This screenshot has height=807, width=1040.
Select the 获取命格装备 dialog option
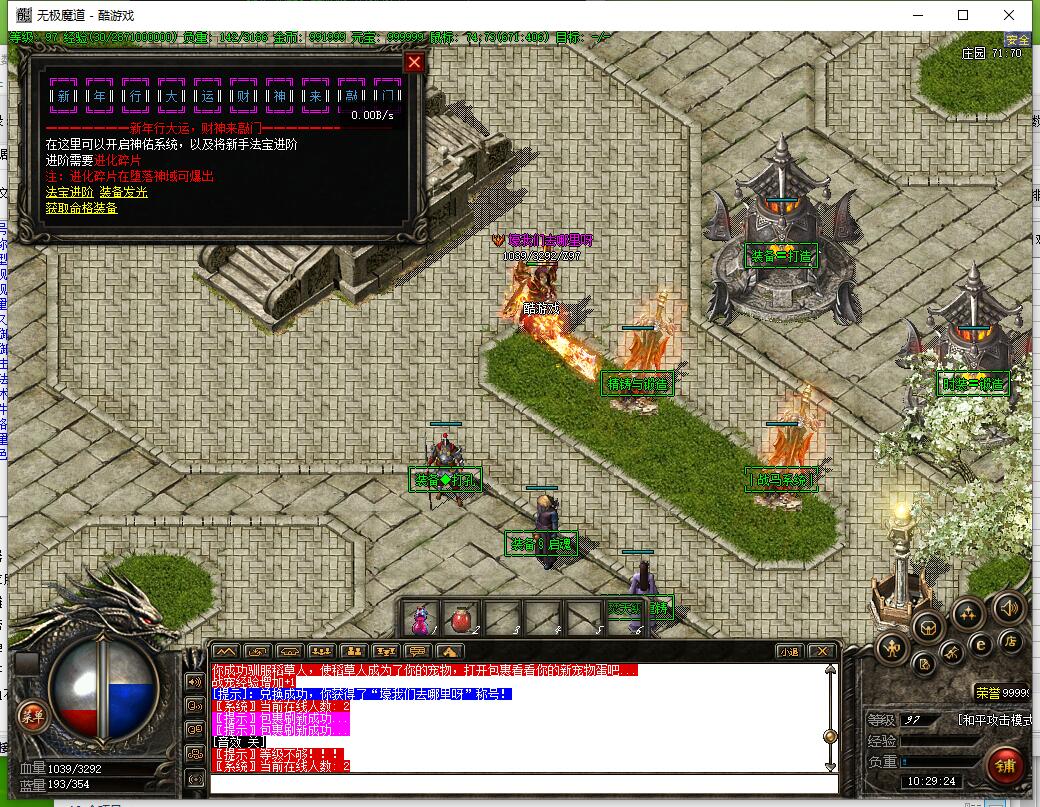coord(81,208)
